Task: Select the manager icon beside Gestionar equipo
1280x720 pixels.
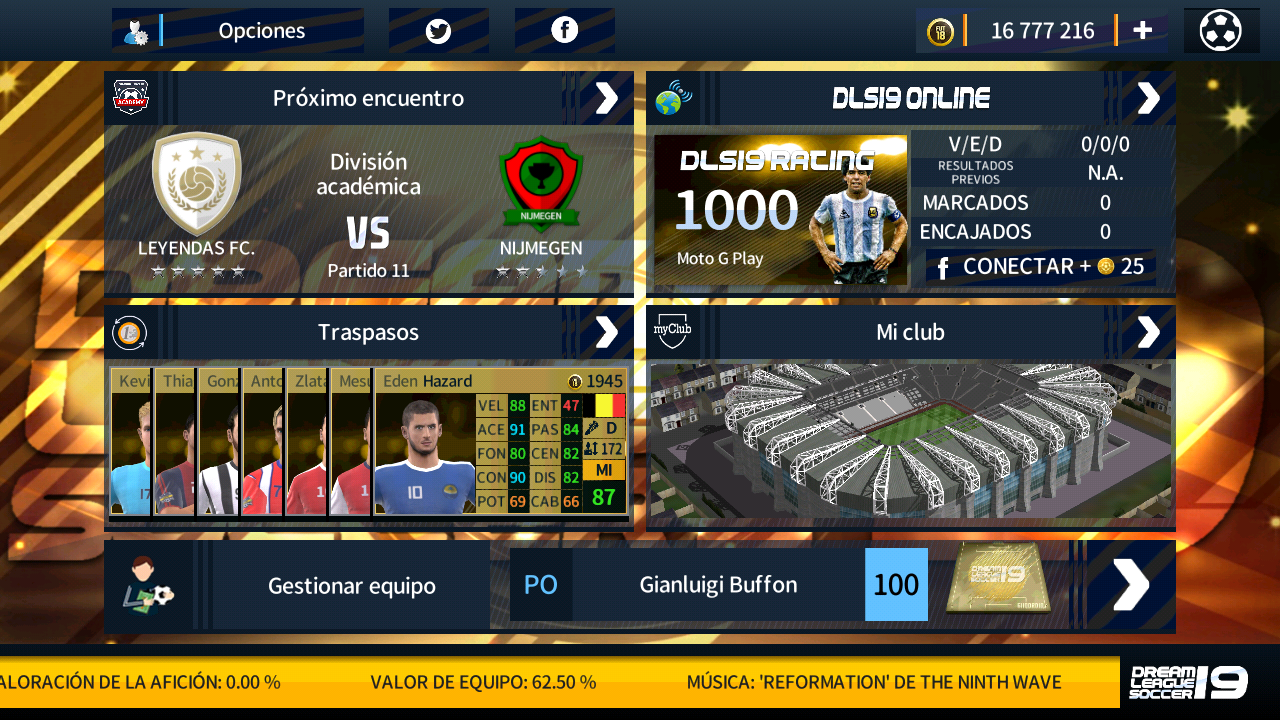Action: tap(150, 584)
